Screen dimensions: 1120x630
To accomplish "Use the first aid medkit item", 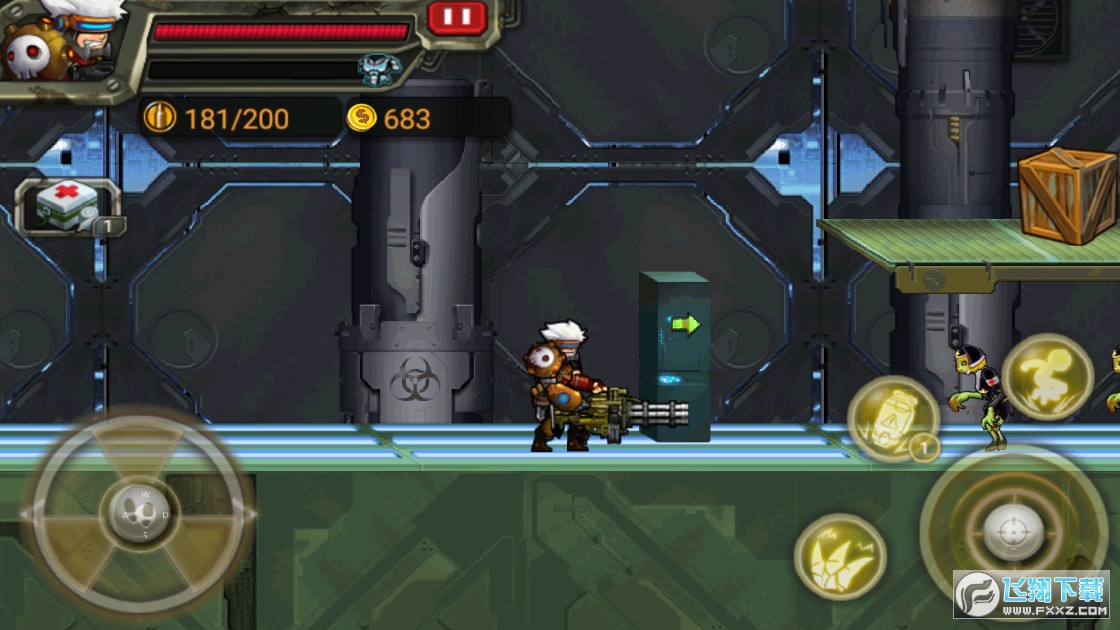I will coord(68,207).
